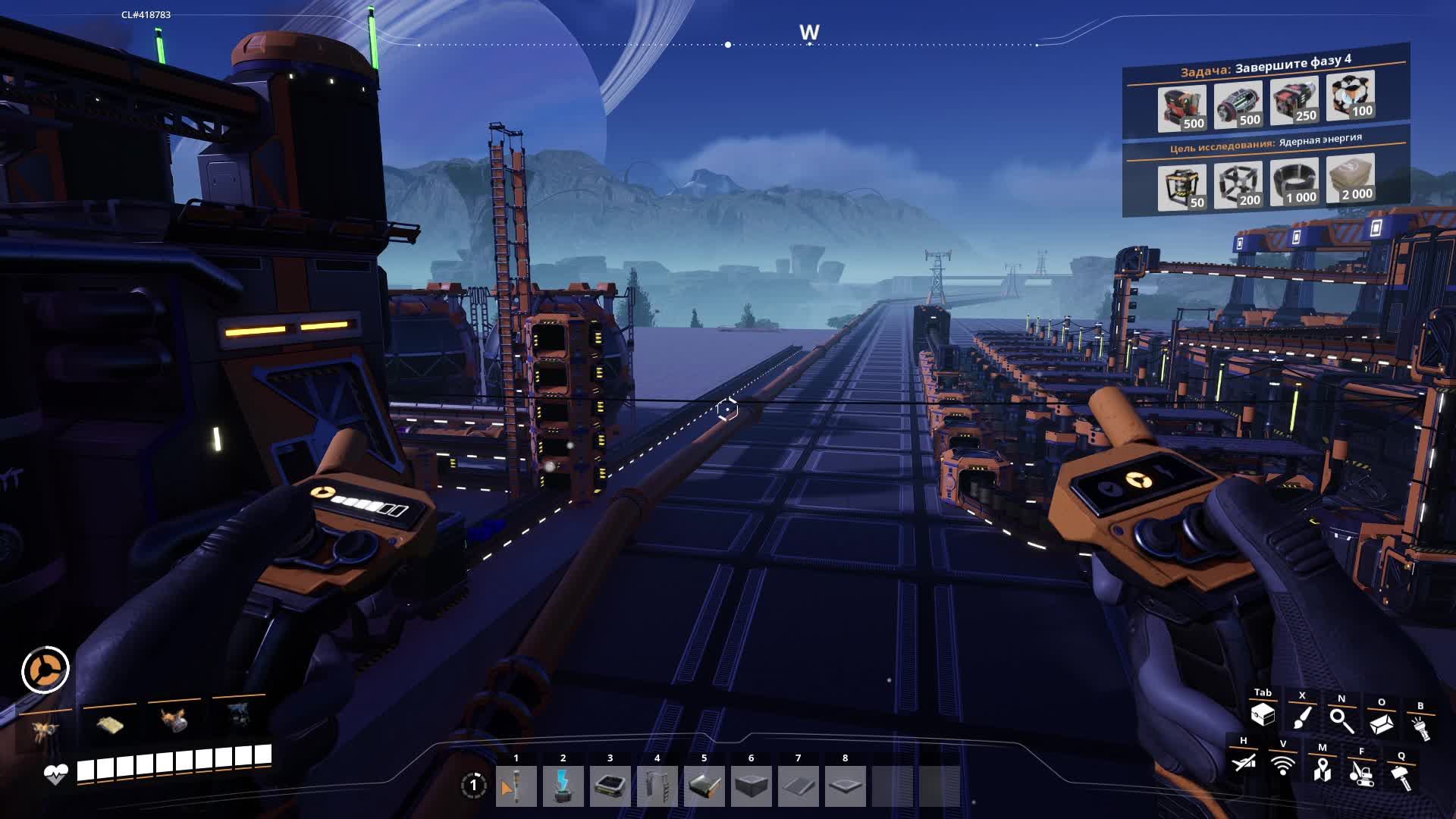Image resolution: width=1456 pixels, height=819 pixels.
Task: Choose the blue lightning power building slot
Action: [x=563, y=786]
